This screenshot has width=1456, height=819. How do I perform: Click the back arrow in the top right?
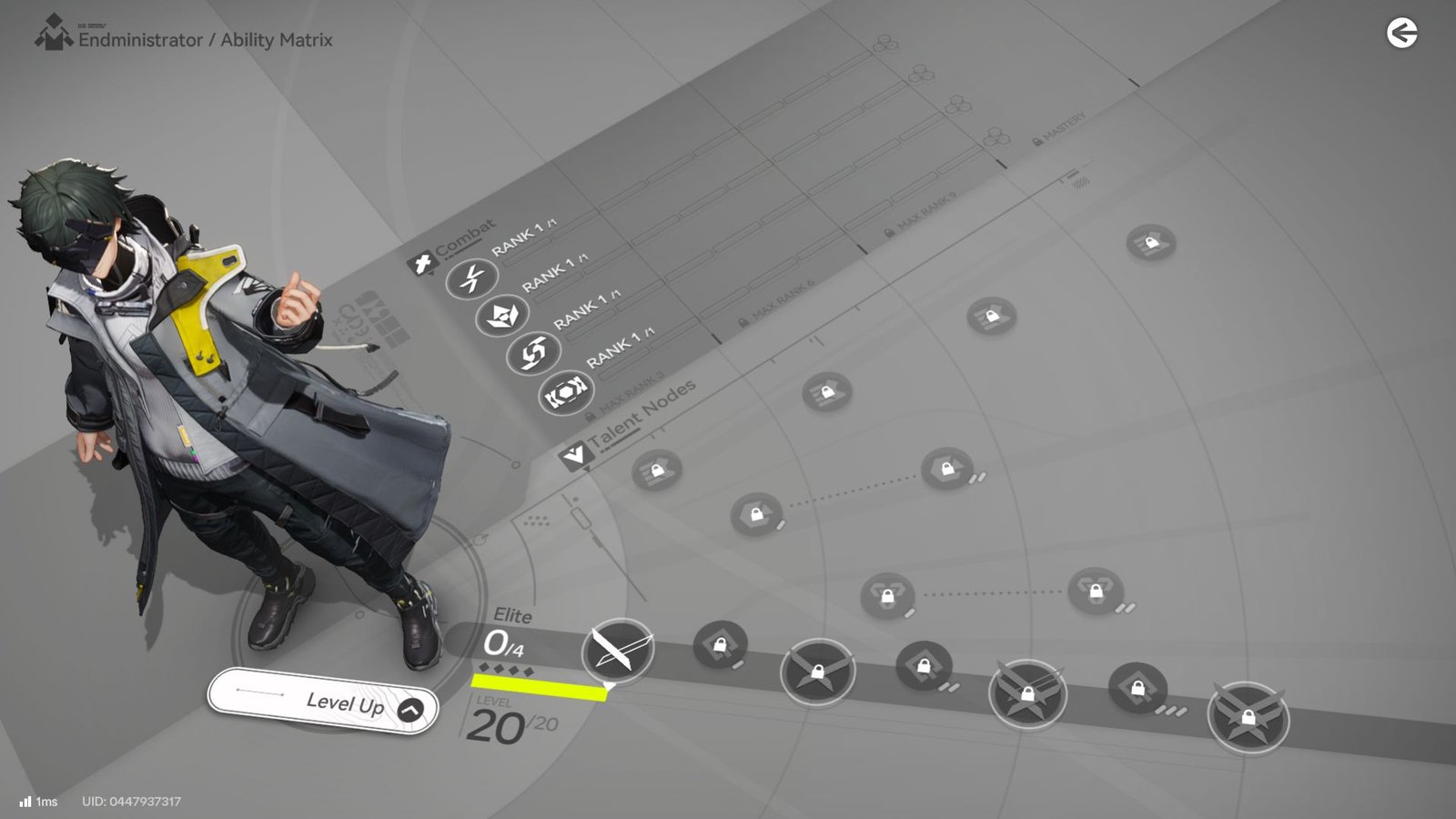[x=1402, y=33]
